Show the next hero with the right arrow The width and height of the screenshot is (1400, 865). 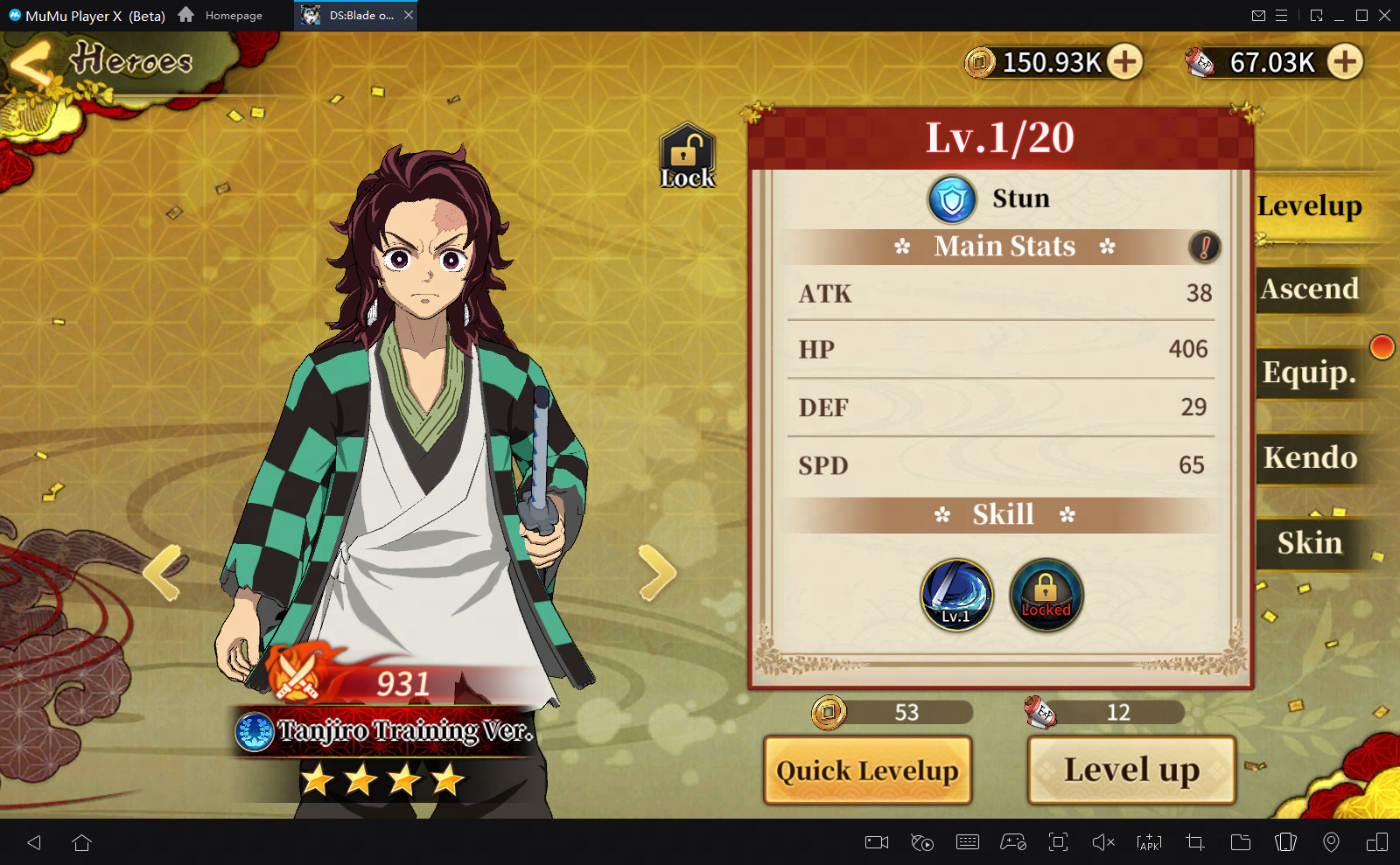pyautogui.click(x=658, y=573)
